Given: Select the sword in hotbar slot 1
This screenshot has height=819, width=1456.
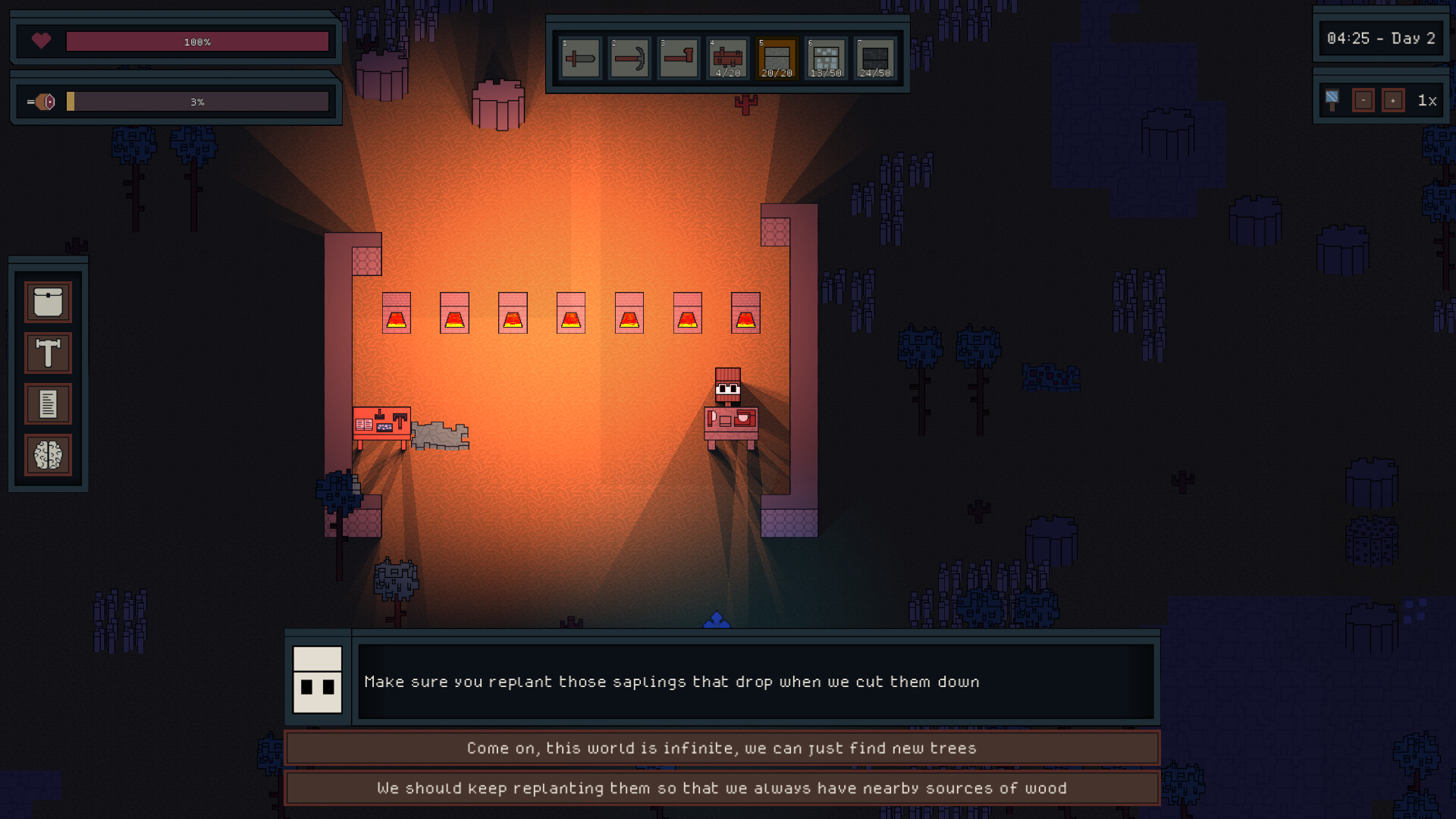Looking at the screenshot, I should pos(580,58).
